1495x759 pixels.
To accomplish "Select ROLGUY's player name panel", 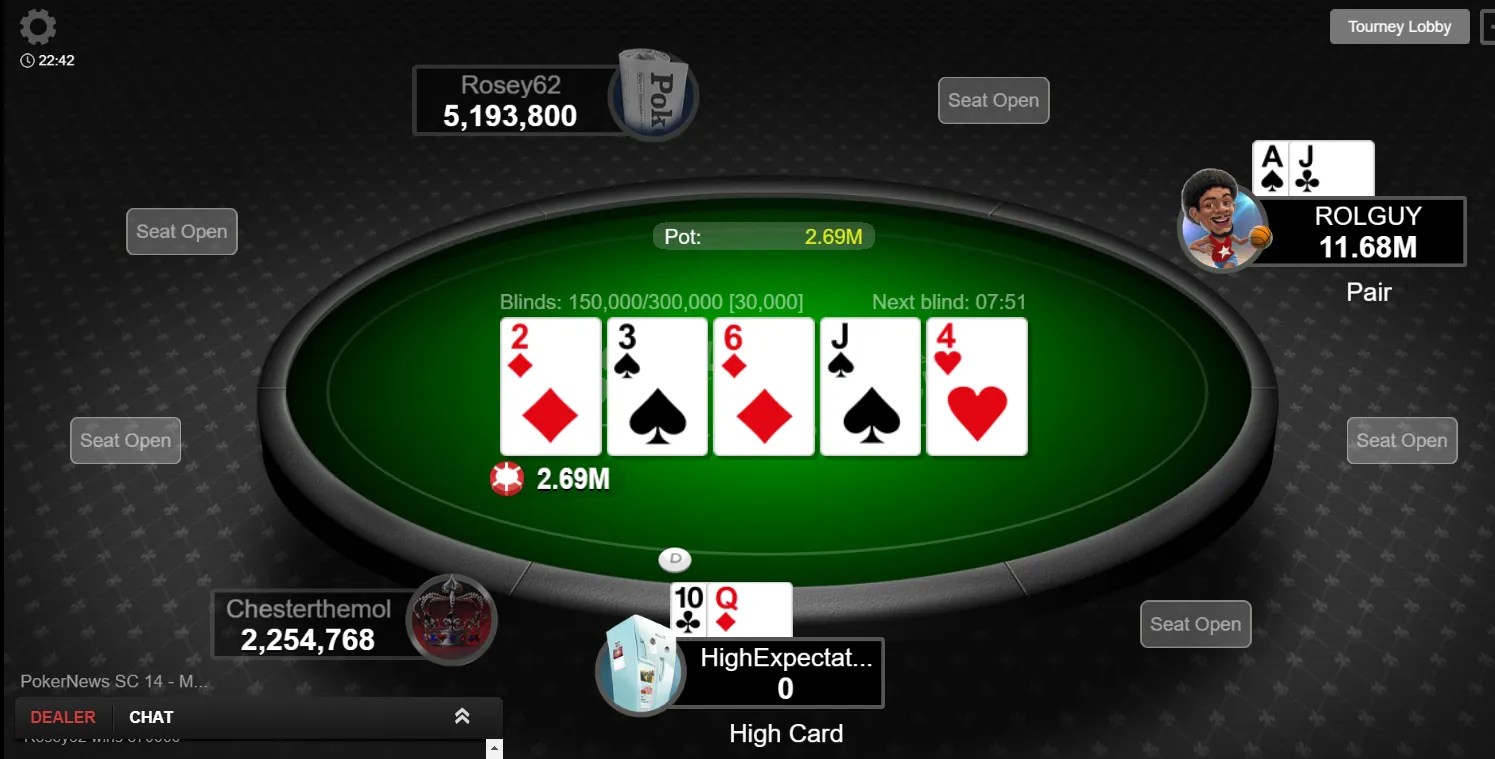I will coord(1367,231).
